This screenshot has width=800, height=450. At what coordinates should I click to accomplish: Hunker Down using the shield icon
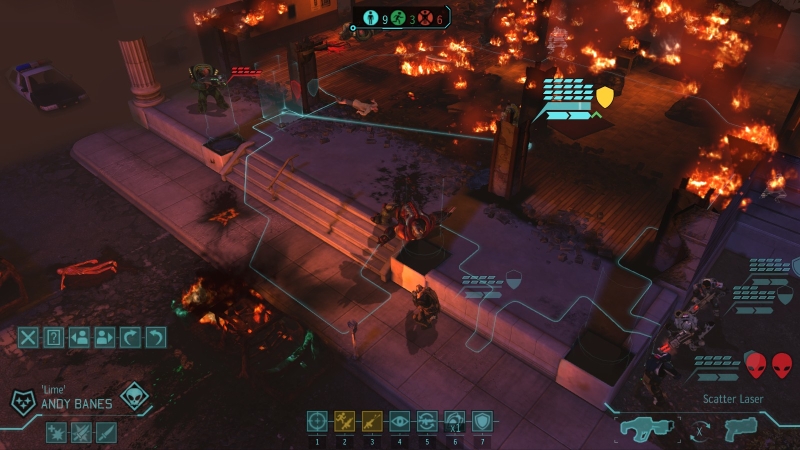(x=482, y=421)
